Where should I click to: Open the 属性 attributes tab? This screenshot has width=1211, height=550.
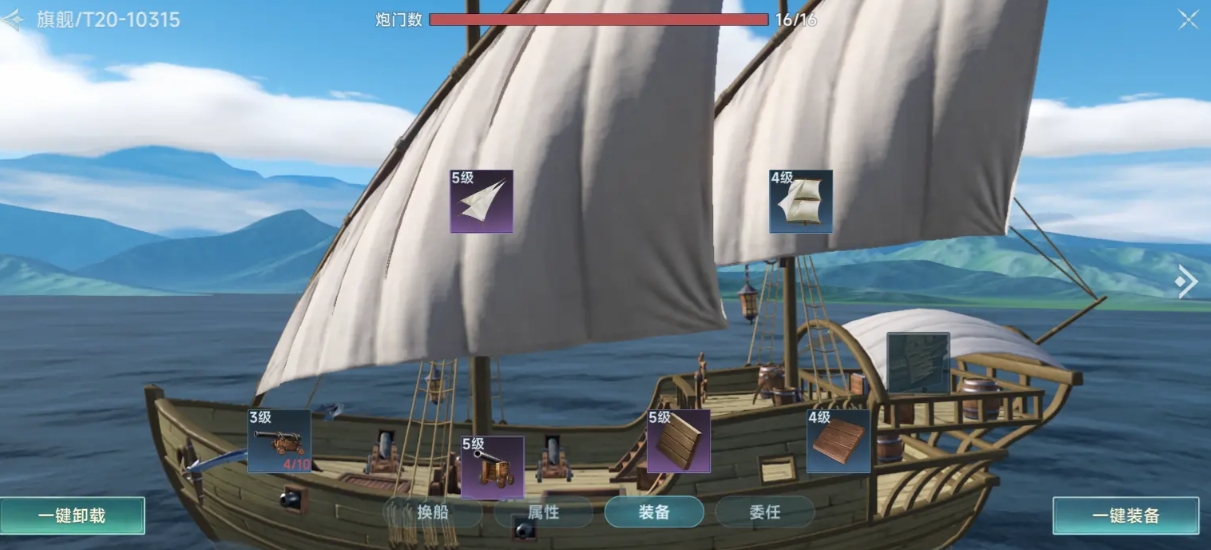coord(543,512)
